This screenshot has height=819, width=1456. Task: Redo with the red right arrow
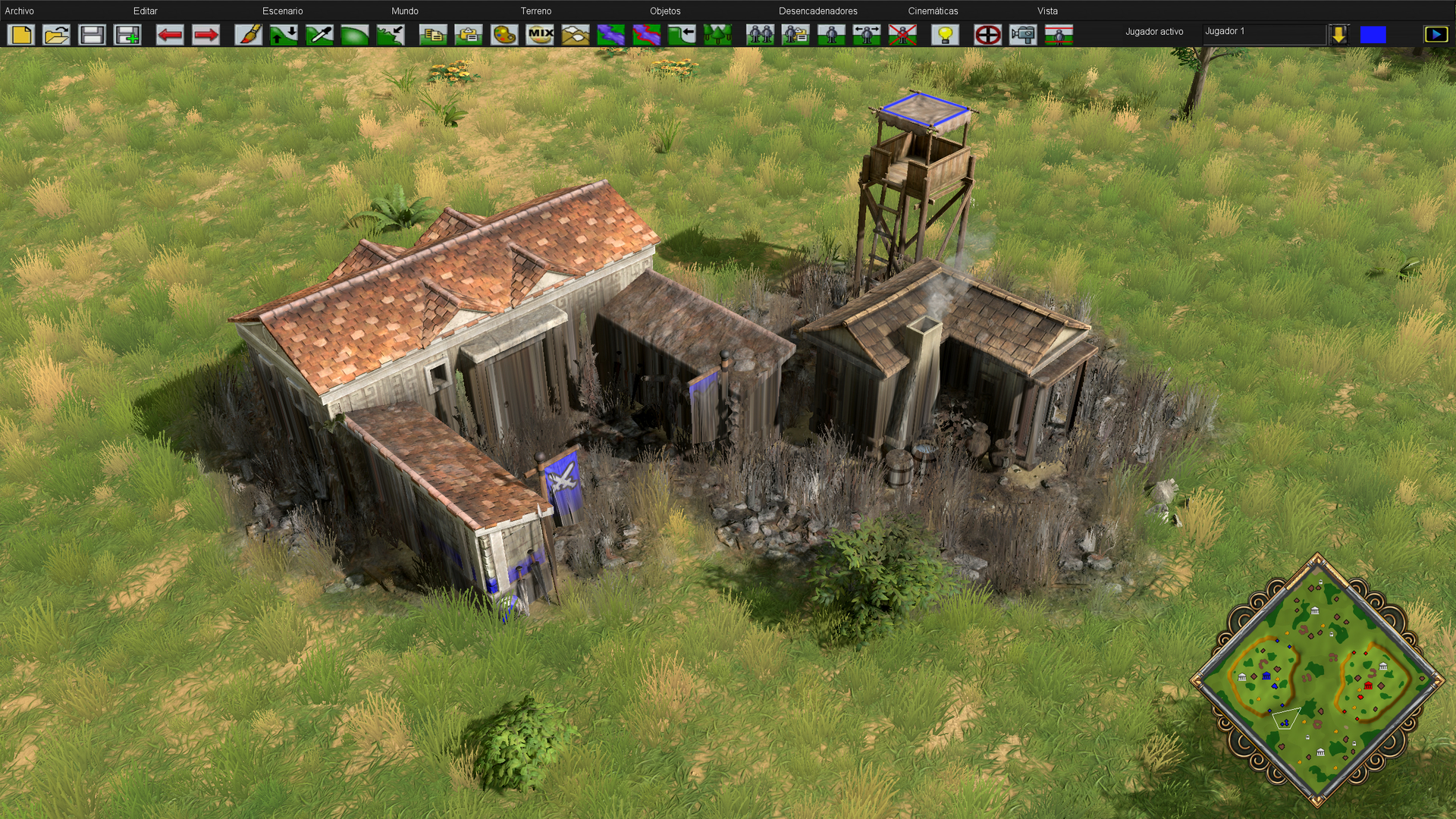point(206,35)
